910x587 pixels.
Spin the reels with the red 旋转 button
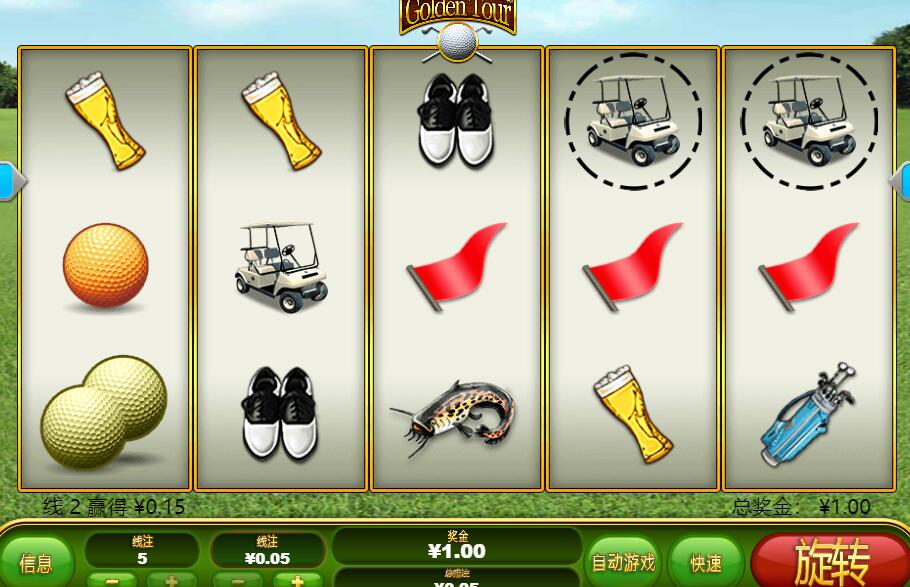(x=832, y=561)
